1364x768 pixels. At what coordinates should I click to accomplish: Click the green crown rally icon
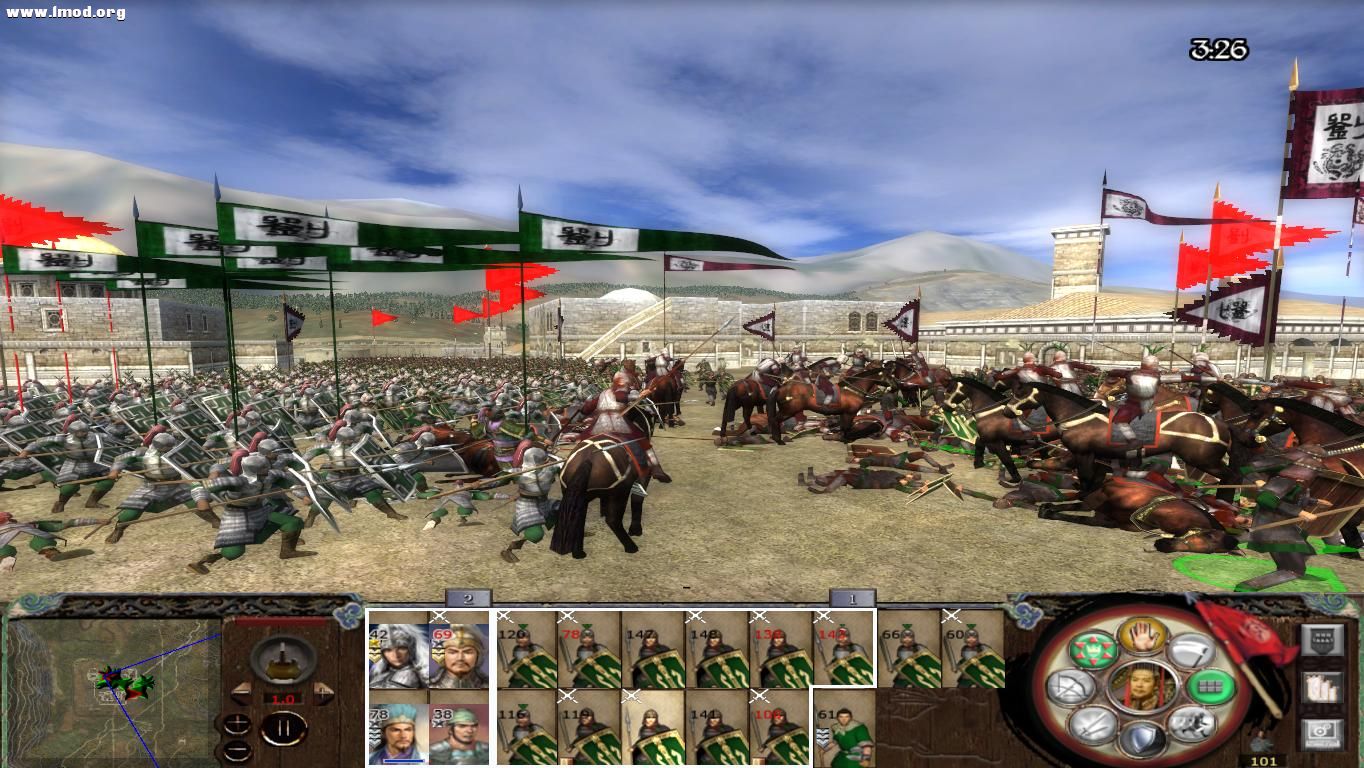pos(1093,649)
